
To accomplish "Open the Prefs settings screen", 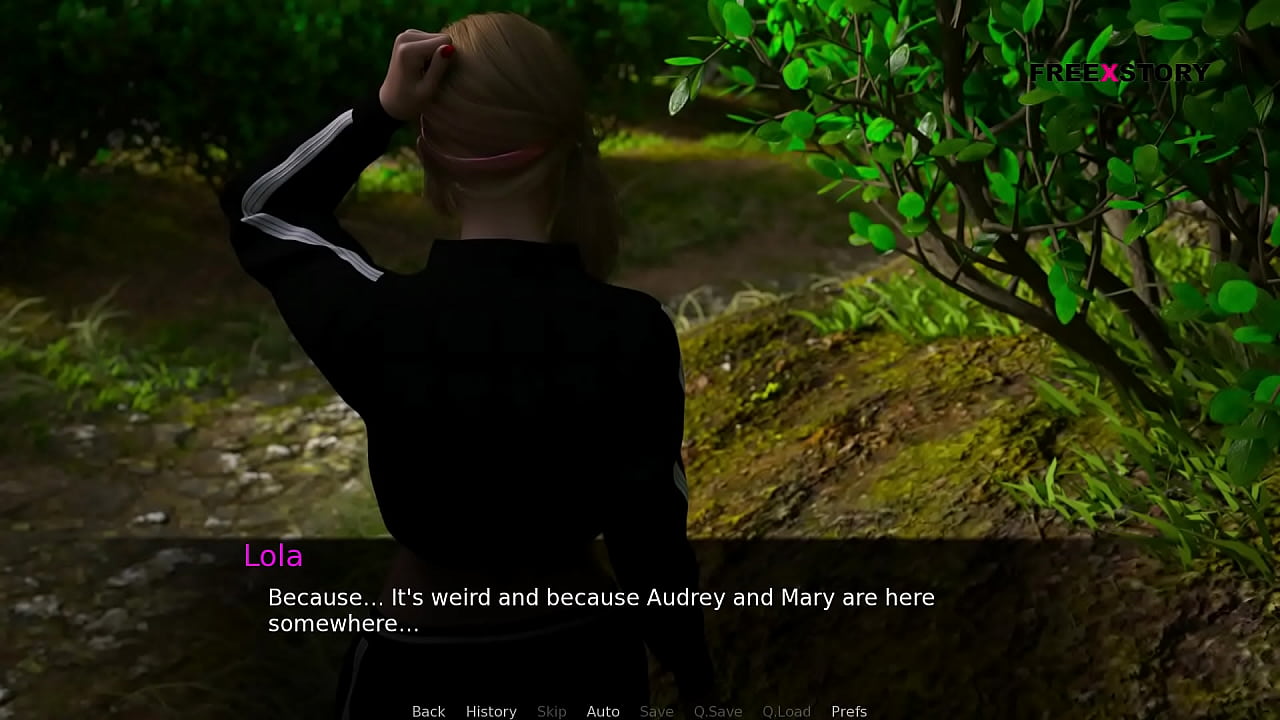I will (849, 711).
